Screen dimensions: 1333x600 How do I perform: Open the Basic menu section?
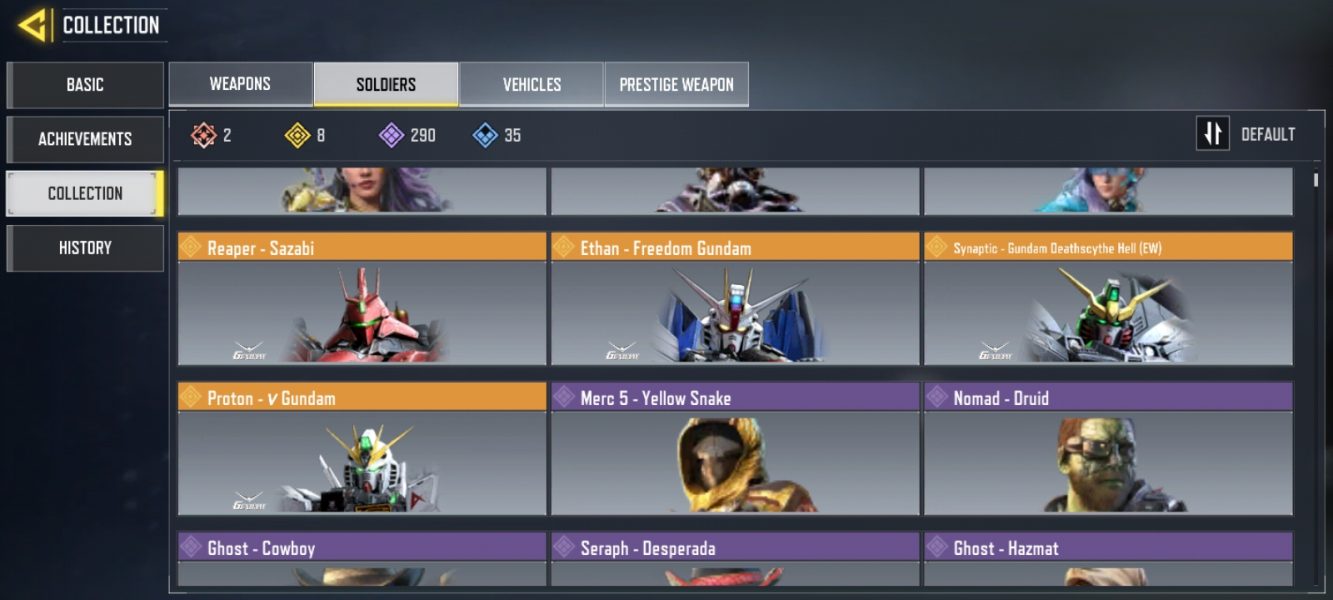coord(85,85)
